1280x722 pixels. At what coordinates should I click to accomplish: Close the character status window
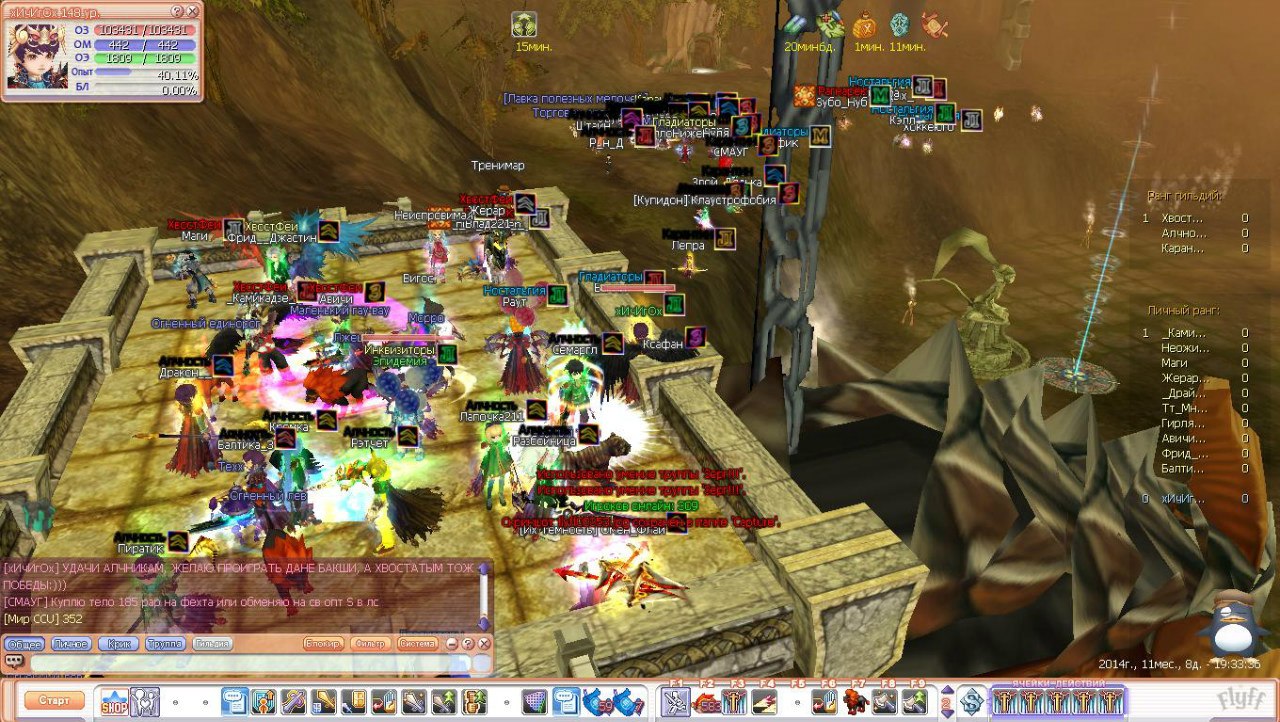(192, 11)
